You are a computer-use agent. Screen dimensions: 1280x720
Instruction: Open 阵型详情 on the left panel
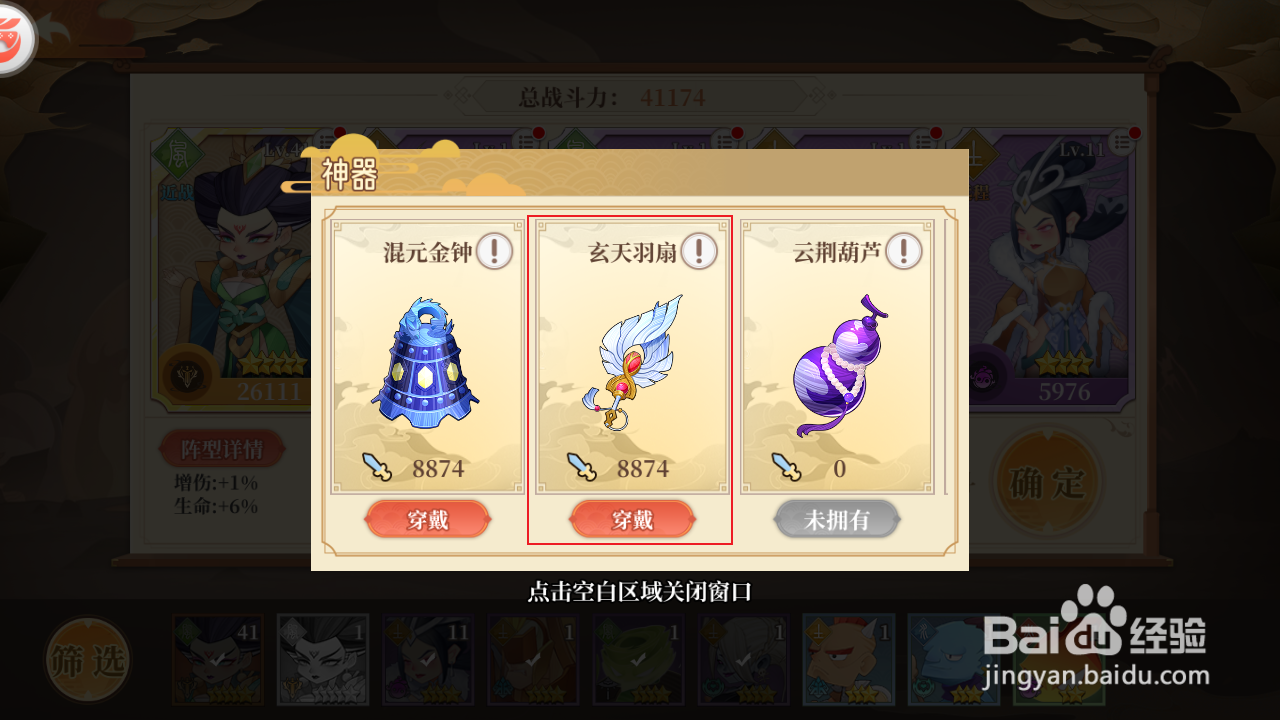point(222,448)
